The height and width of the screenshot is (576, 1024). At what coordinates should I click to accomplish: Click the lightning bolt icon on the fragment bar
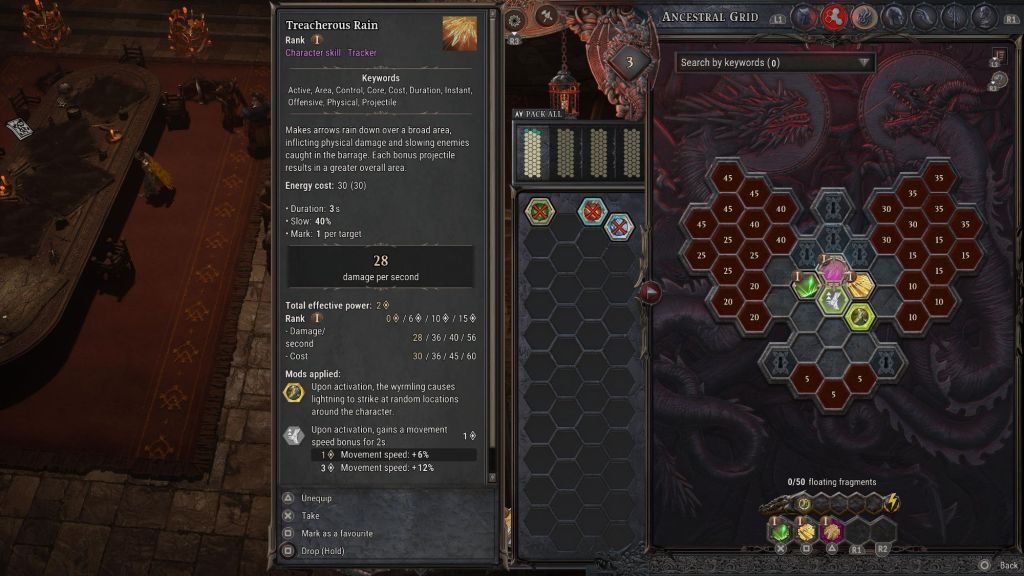coord(891,503)
